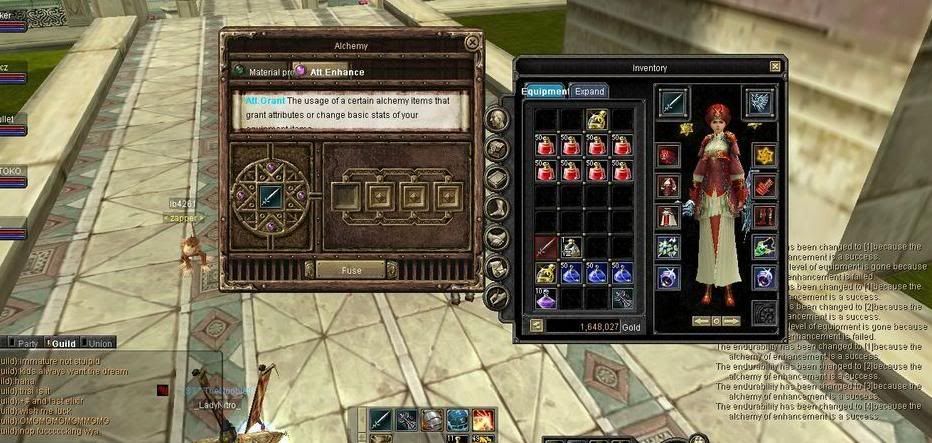This screenshot has height=443, width=932.
Task: Choose the golden star equipment slot
Action: (x=763, y=155)
